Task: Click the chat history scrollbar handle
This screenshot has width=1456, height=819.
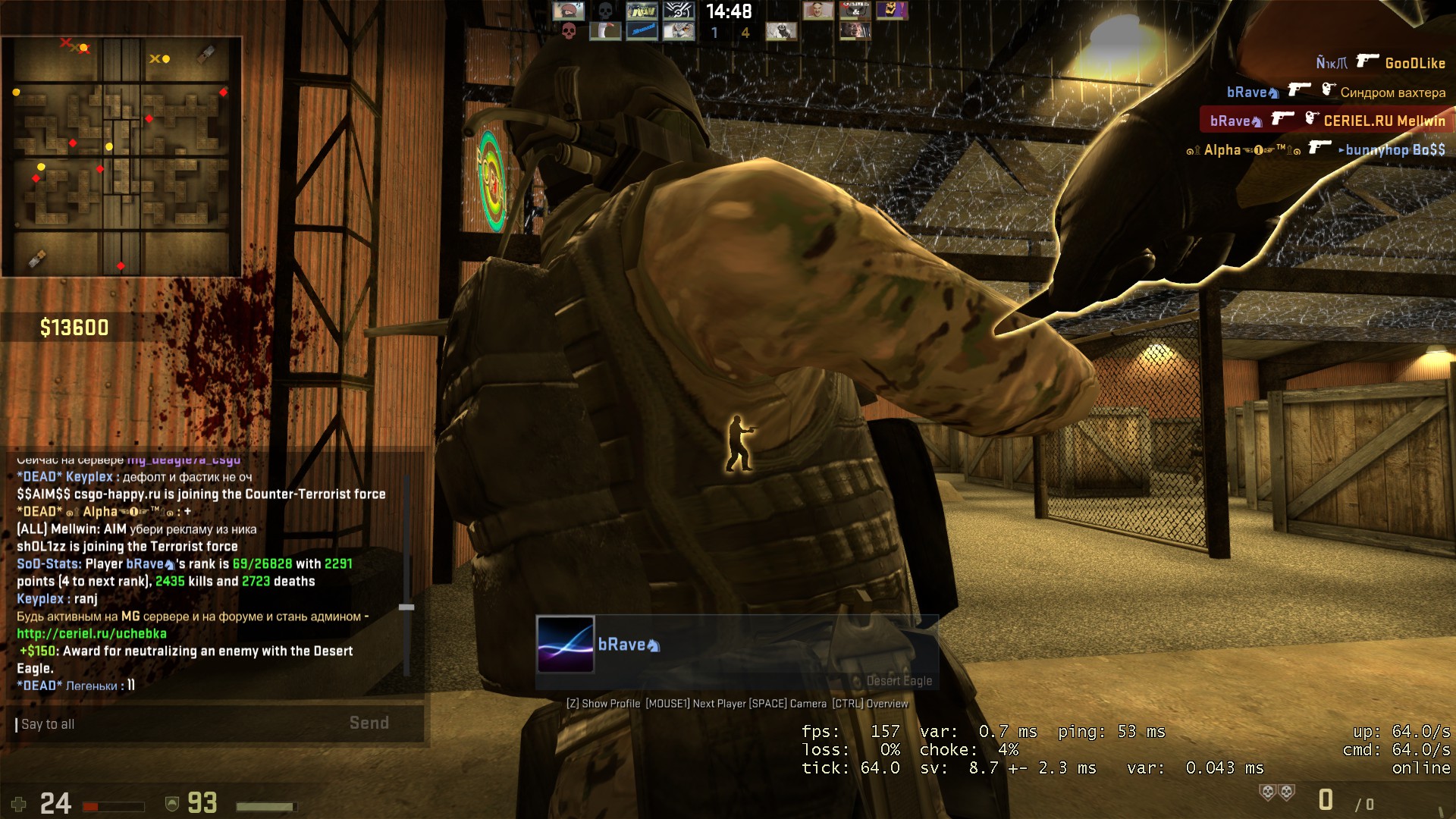Action: (406, 607)
